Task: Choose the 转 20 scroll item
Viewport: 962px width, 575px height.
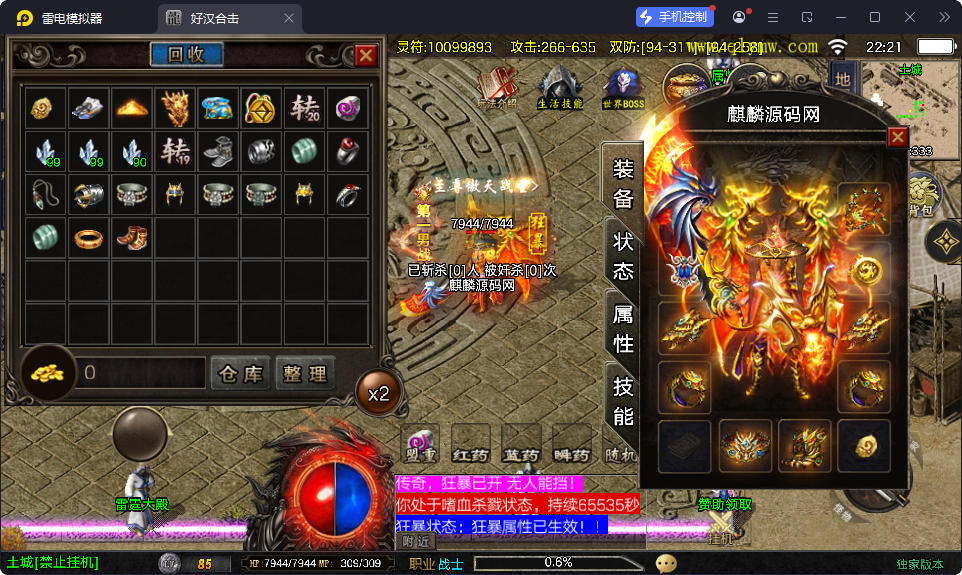Action: click(x=304, y=108)
